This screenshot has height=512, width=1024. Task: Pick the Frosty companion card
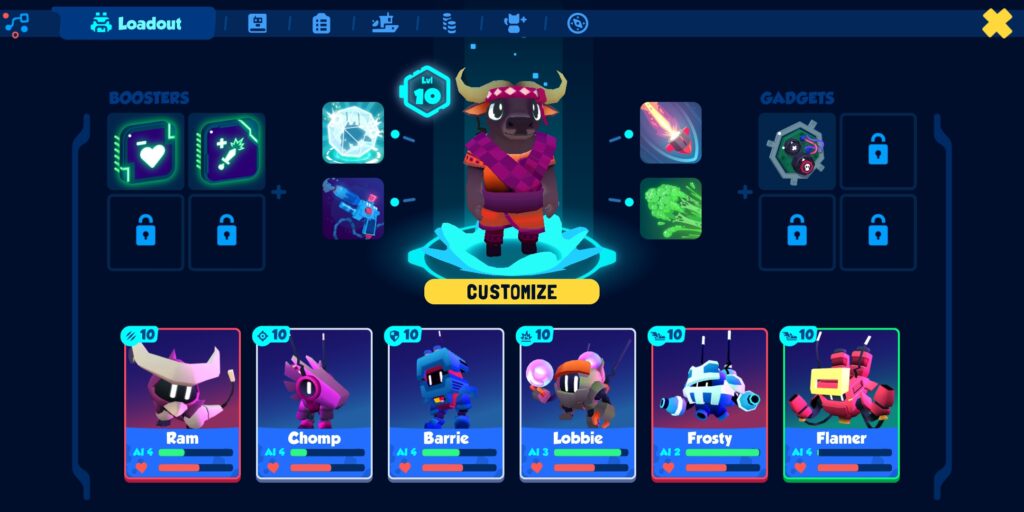[x=709, y=404]
